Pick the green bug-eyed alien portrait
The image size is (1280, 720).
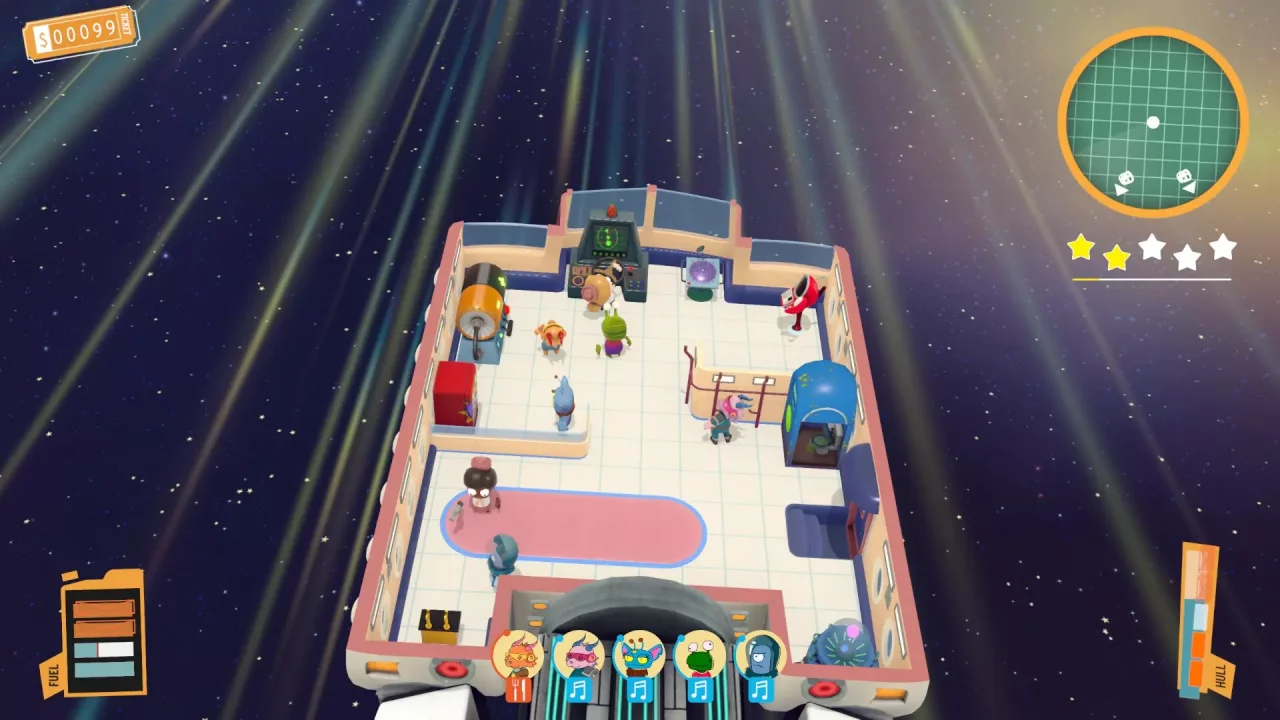[x=699, y=655]
